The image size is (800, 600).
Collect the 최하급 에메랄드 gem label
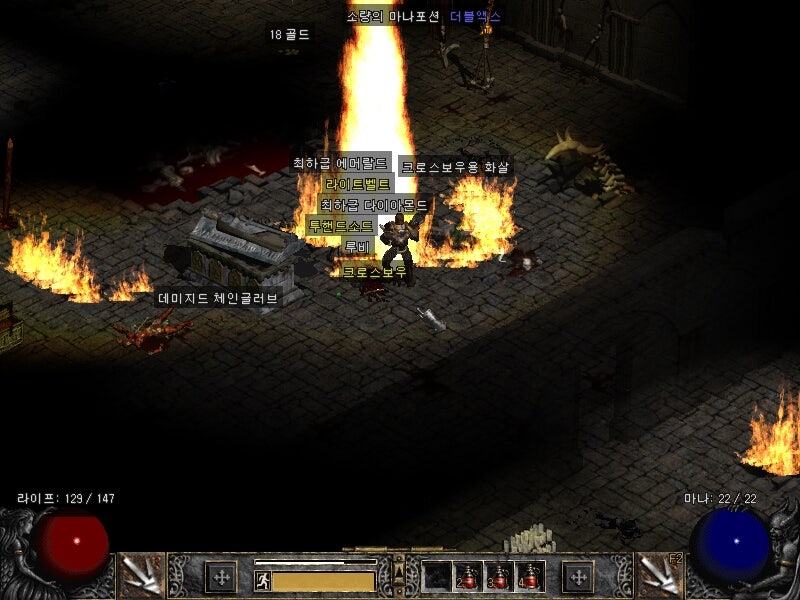tap(340, 163)
